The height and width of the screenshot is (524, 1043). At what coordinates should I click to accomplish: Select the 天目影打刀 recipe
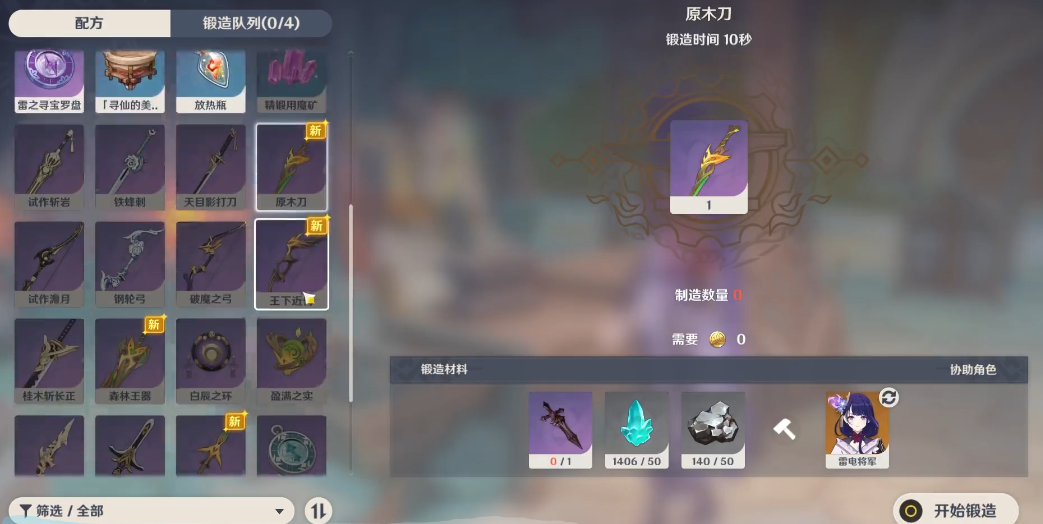210,166
